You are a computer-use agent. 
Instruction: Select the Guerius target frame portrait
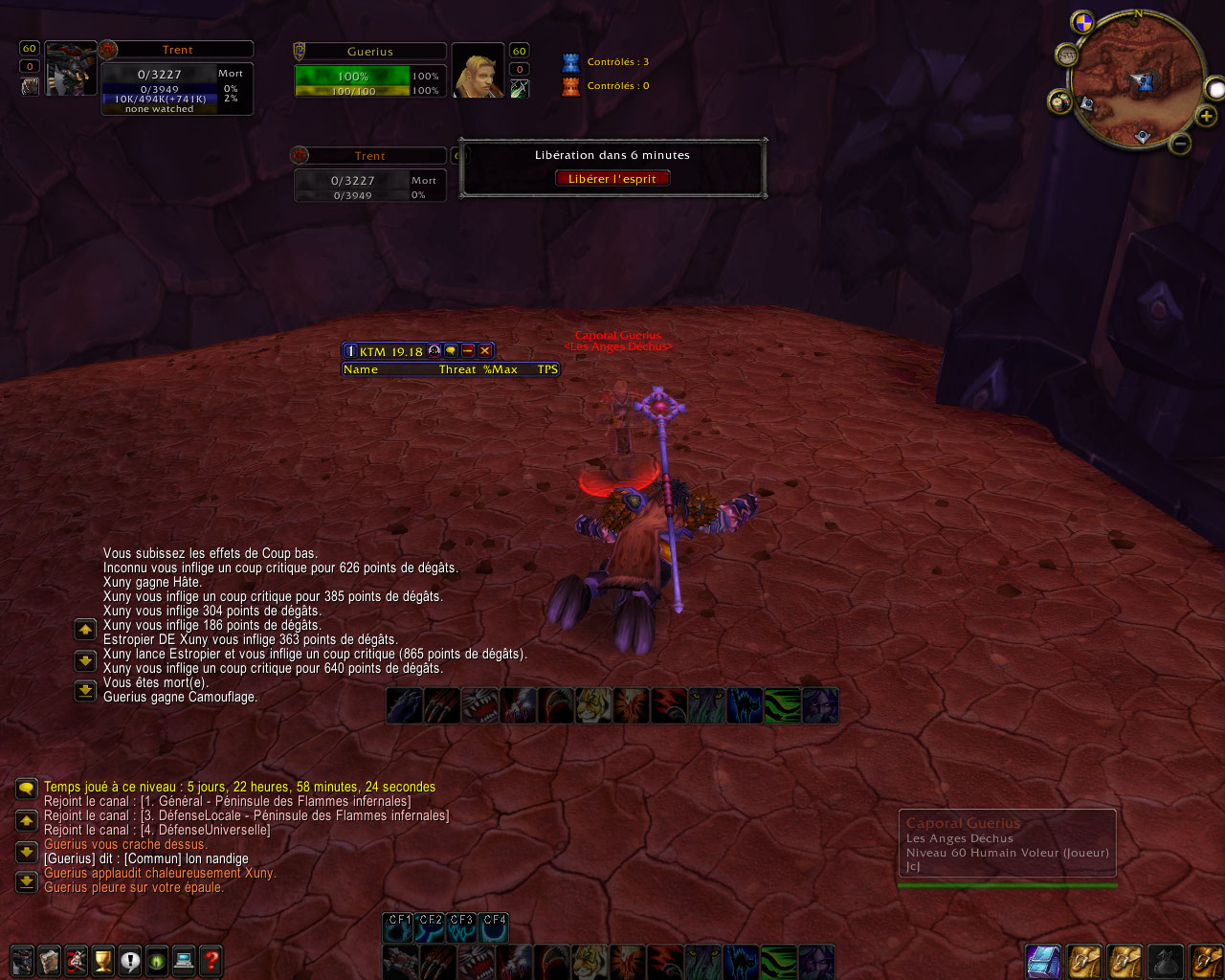pos(478,71)
